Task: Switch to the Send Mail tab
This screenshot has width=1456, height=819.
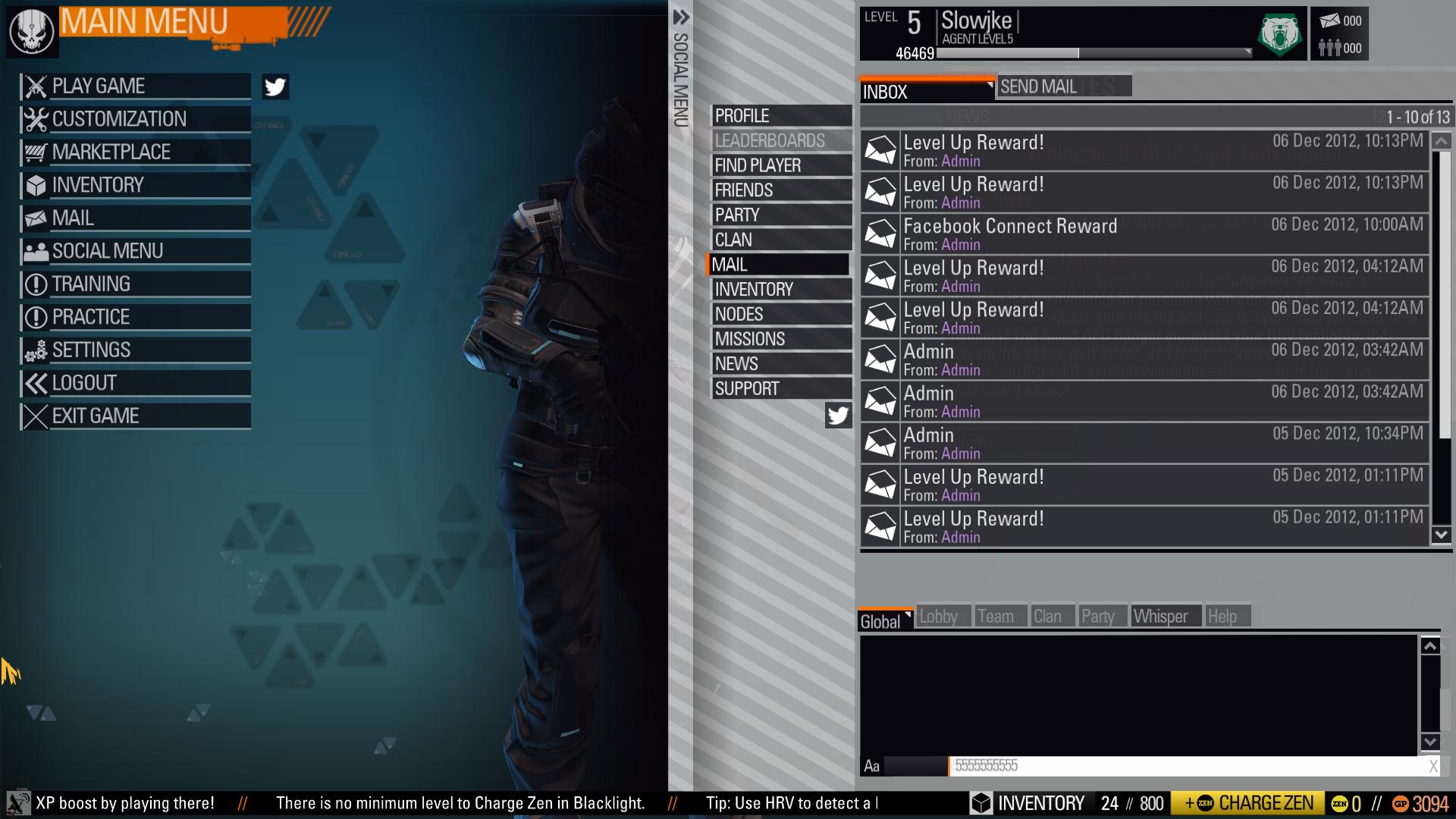Action: point(1063,86)
